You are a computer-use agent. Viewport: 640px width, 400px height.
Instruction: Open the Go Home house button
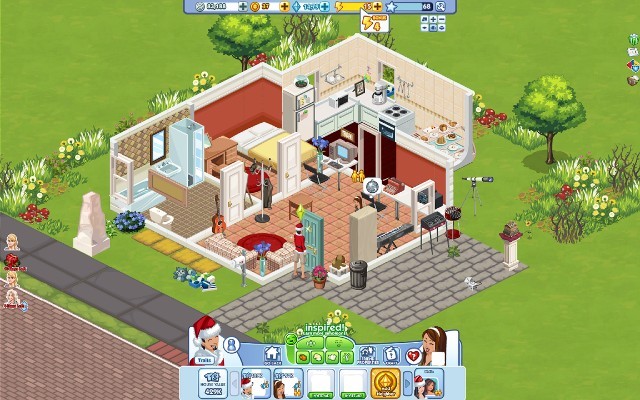click(271, 353)
